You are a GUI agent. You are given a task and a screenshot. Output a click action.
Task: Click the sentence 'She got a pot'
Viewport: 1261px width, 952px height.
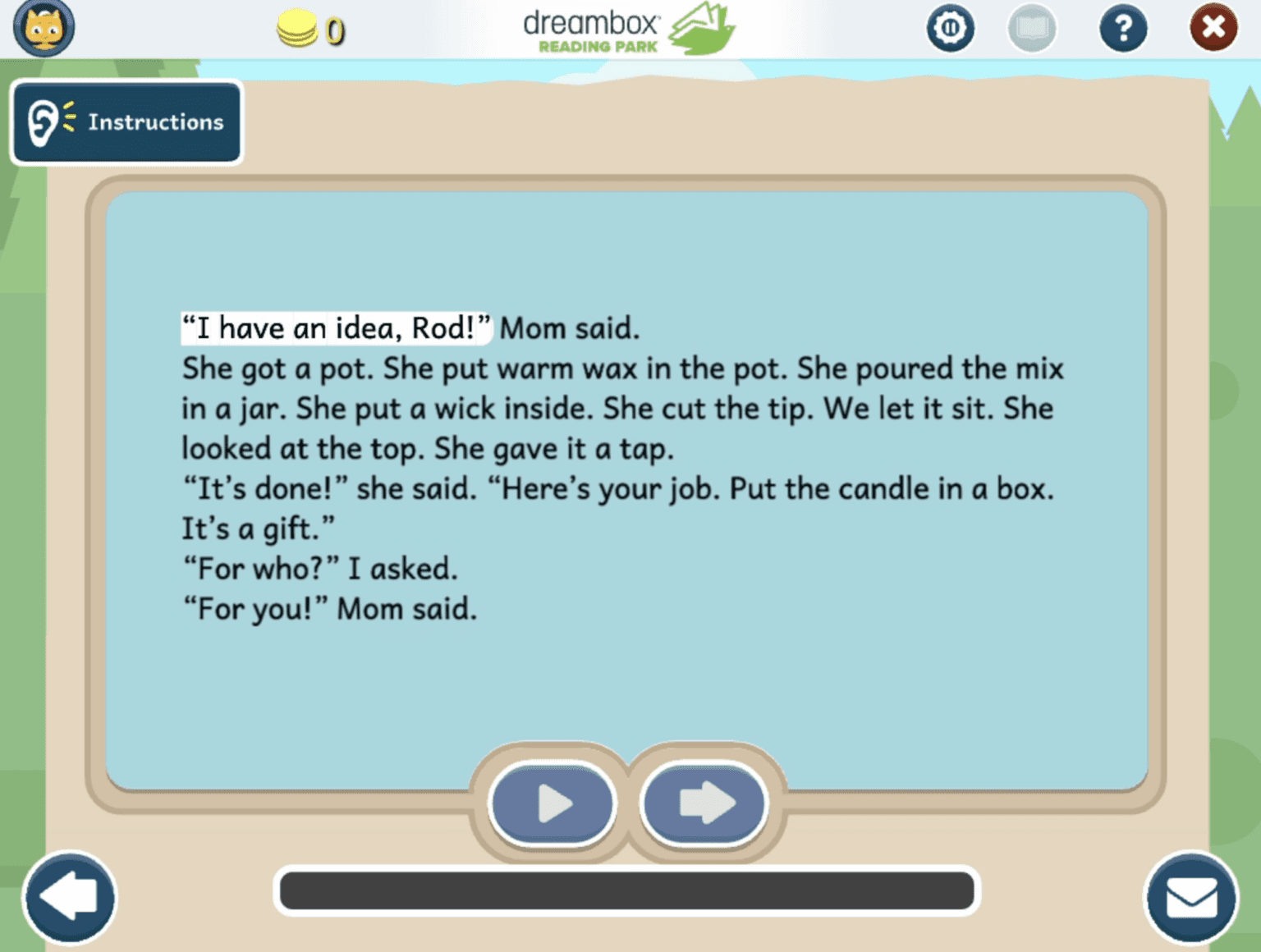pyautogui.click(x=277, y=368)
